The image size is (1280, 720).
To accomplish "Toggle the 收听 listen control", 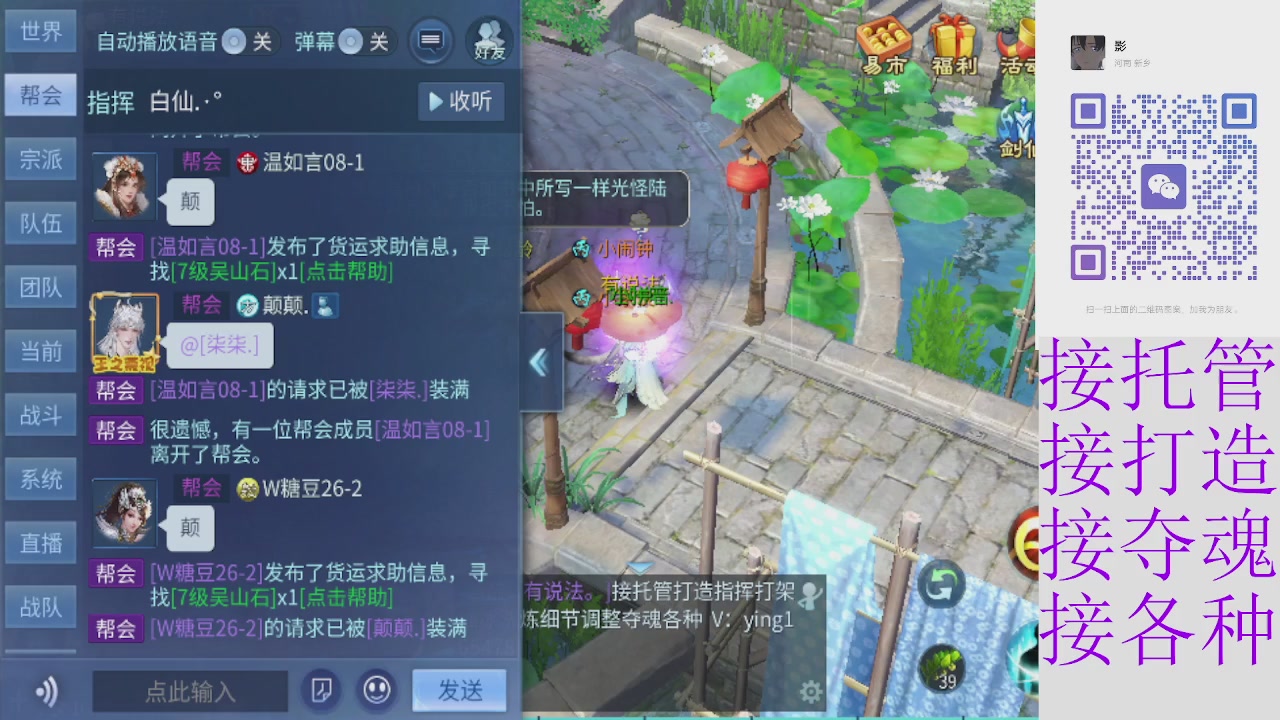I will (459, 102).
